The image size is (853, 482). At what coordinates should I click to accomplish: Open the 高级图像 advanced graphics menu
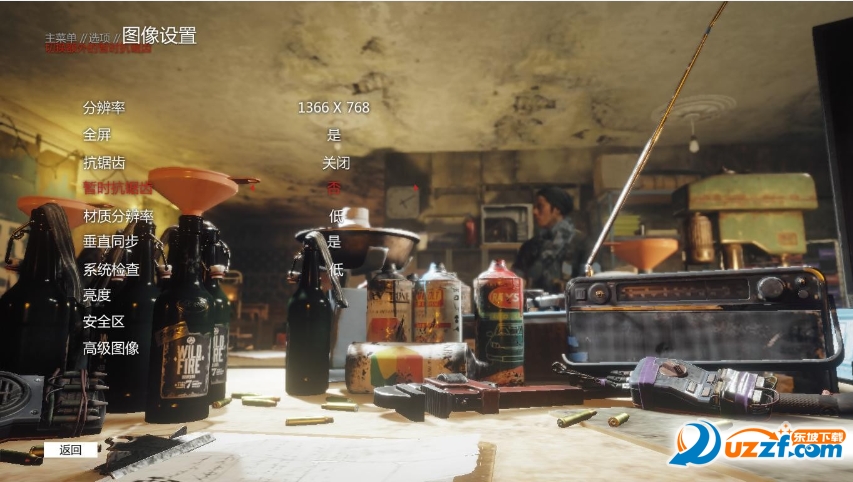click(111, 349)
